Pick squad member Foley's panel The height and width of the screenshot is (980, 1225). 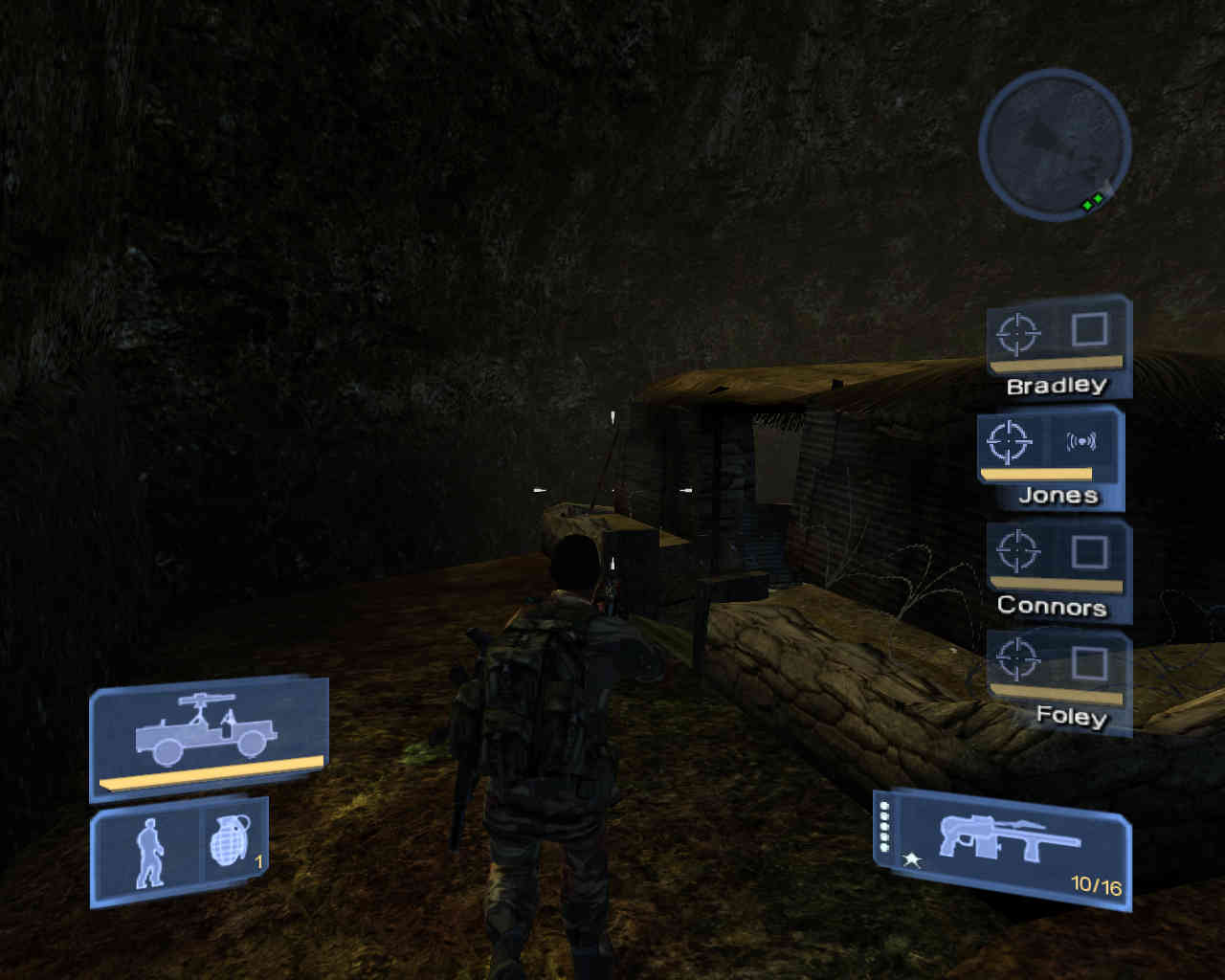point(1058,681)
